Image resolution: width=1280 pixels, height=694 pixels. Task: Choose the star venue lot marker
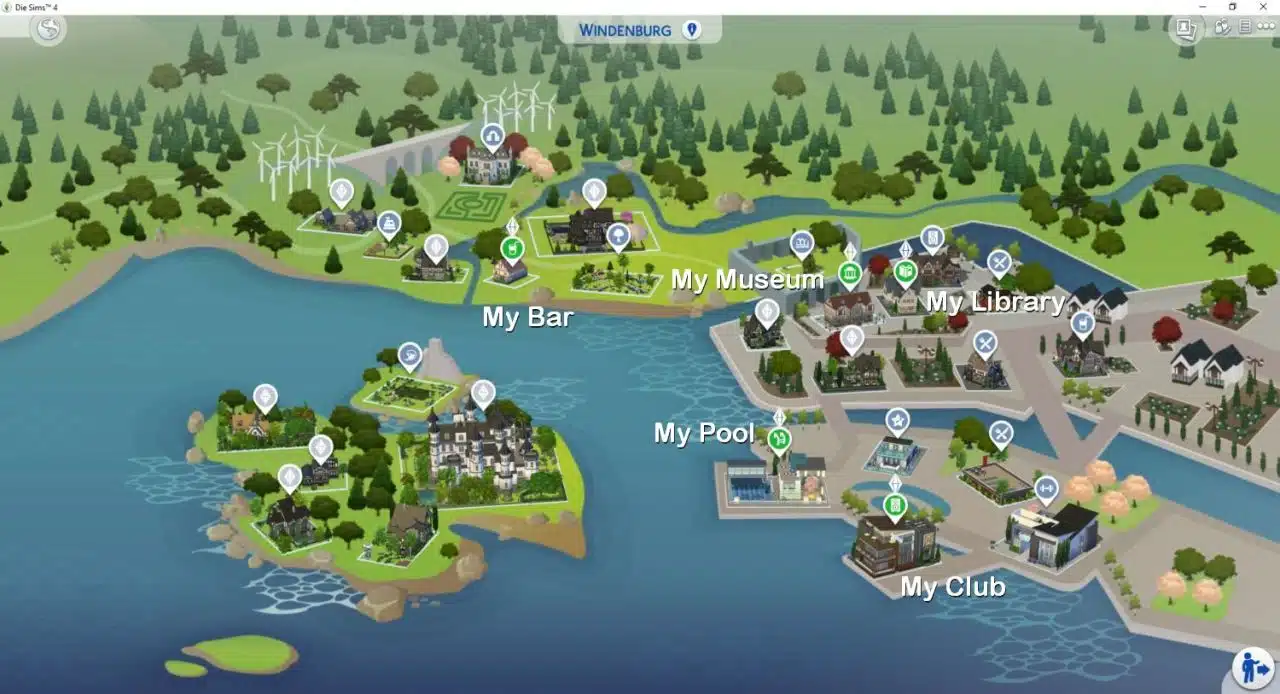click(897, 421)
